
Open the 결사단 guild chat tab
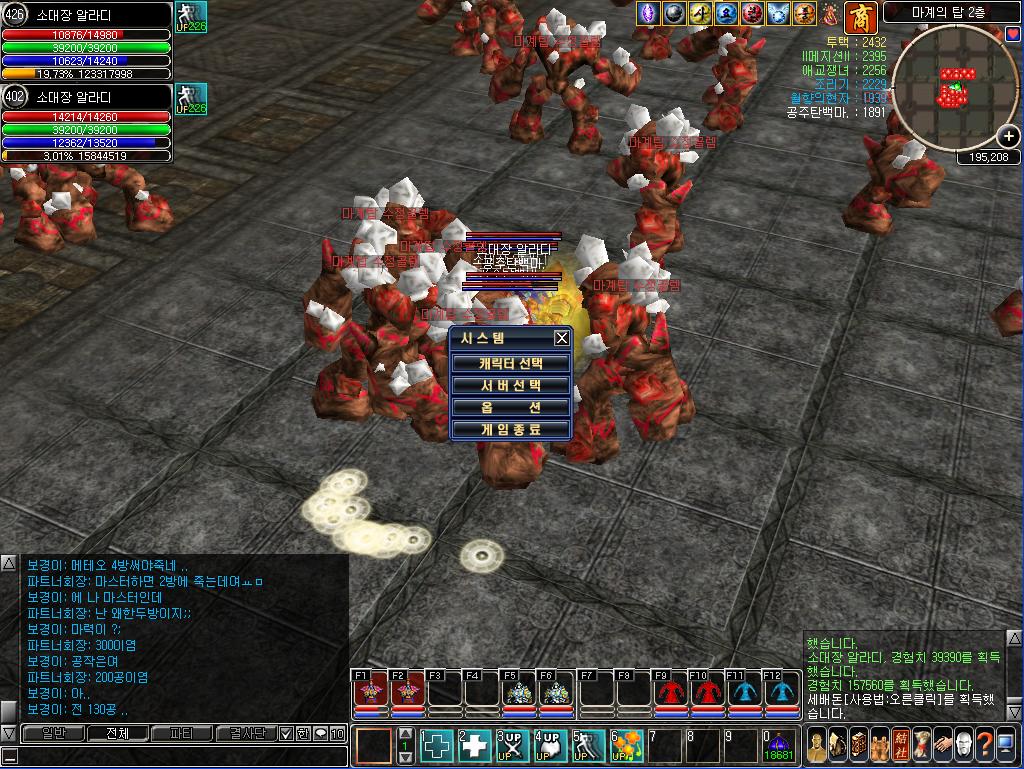pyautogui.click(x=244, y=734)
